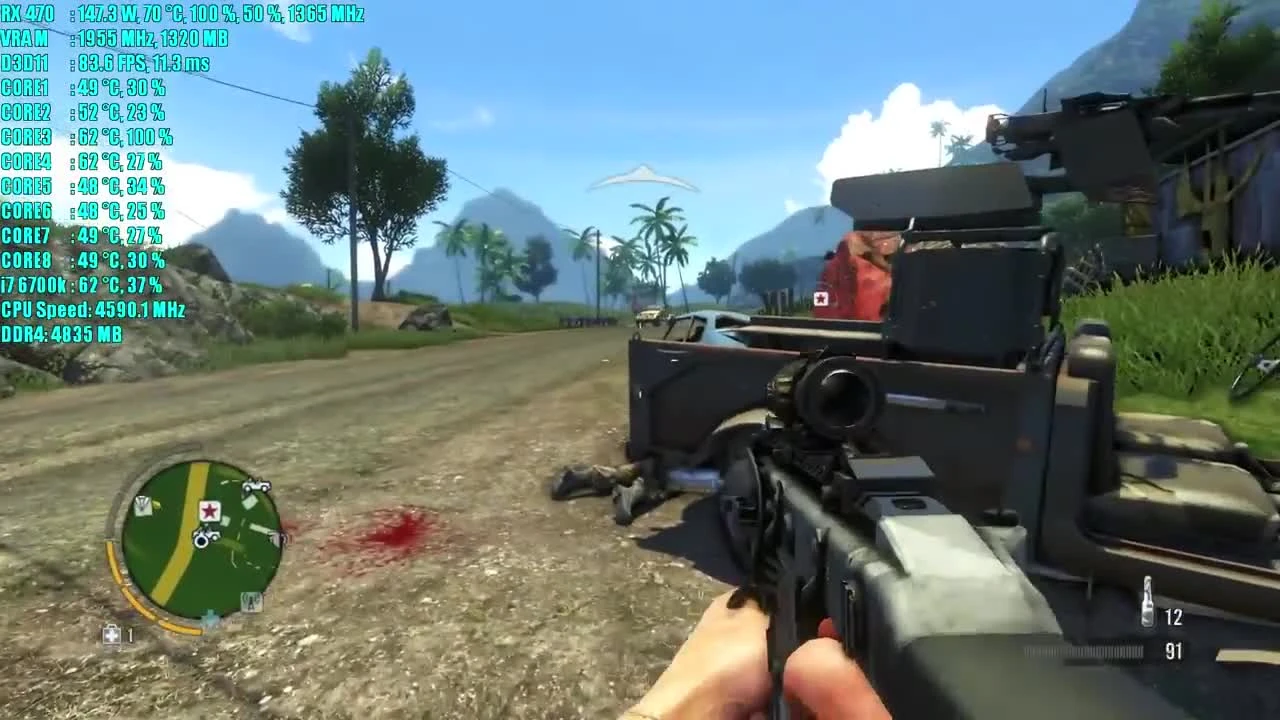Click the vehicle icon at the minimap center
Viewport: 1280px width, 720px height.
tap(206, 536)
